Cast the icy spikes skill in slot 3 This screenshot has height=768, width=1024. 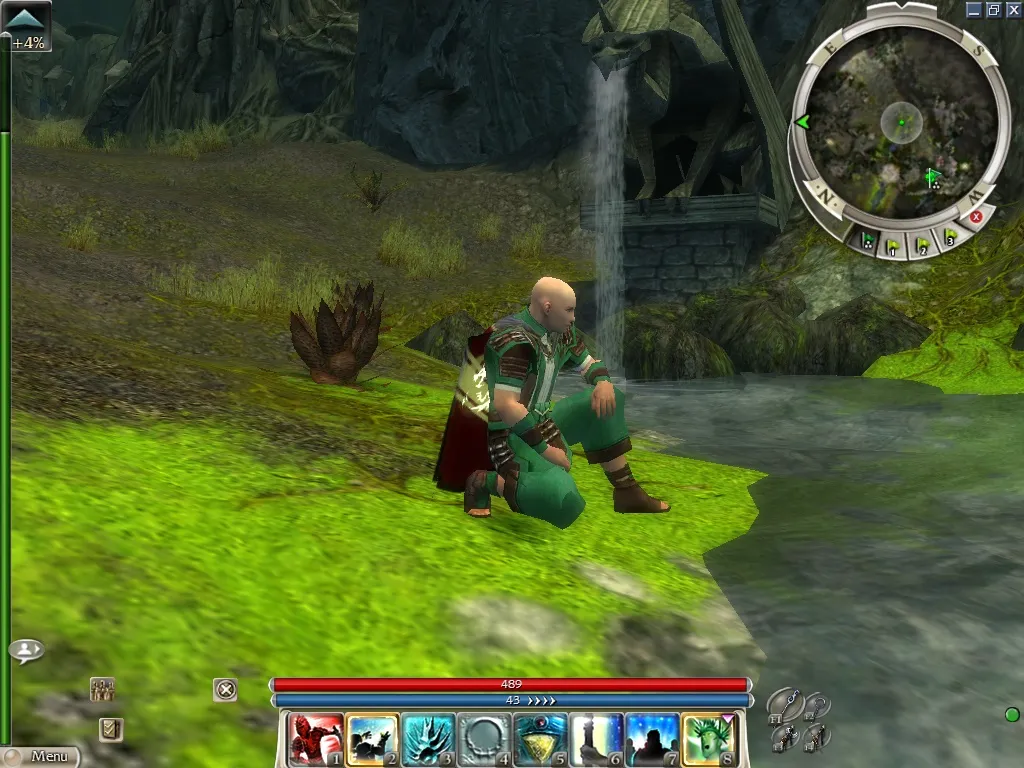[x=428, y=739]
